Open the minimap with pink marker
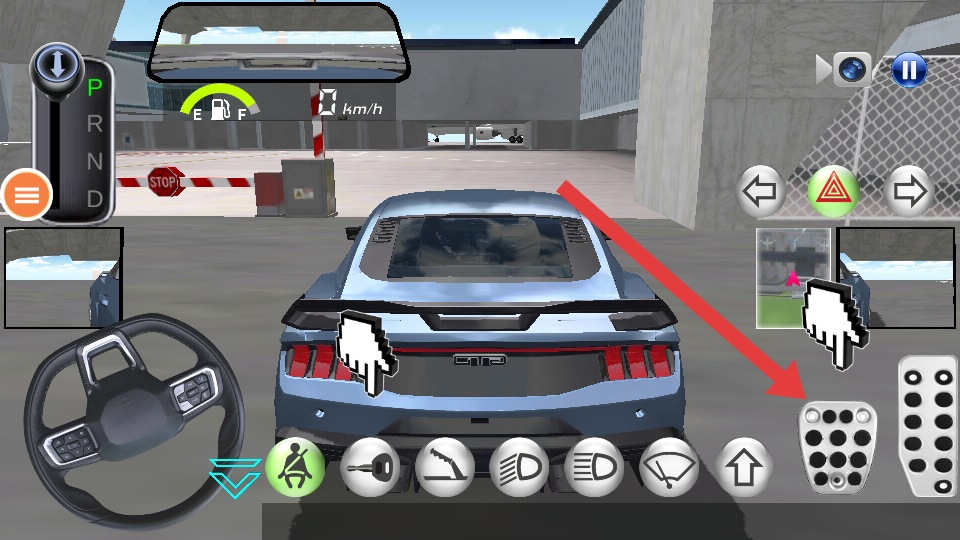Viewport: 960px width, 540px height. (x=793, y=278)
